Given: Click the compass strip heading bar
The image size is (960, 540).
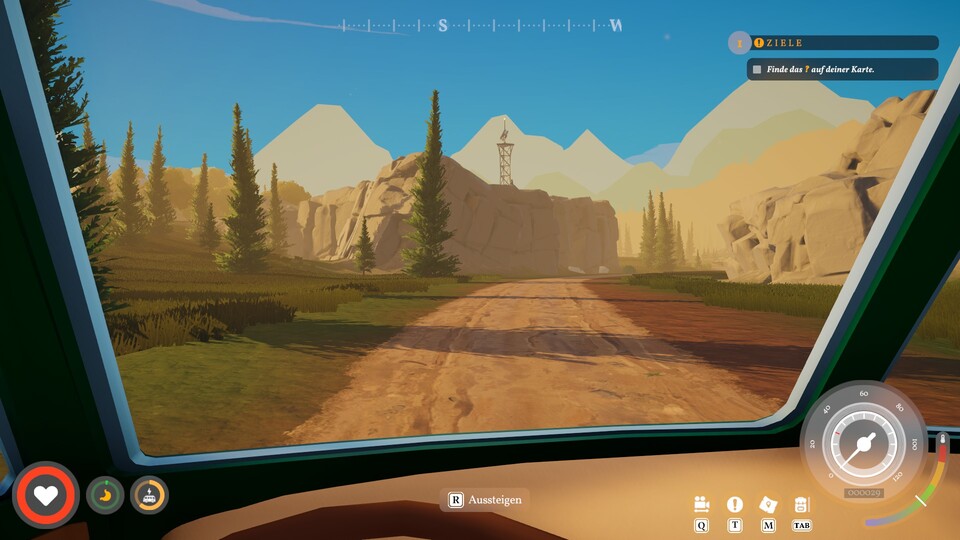Looking at the screenshot, I should [x=480, y=25].
